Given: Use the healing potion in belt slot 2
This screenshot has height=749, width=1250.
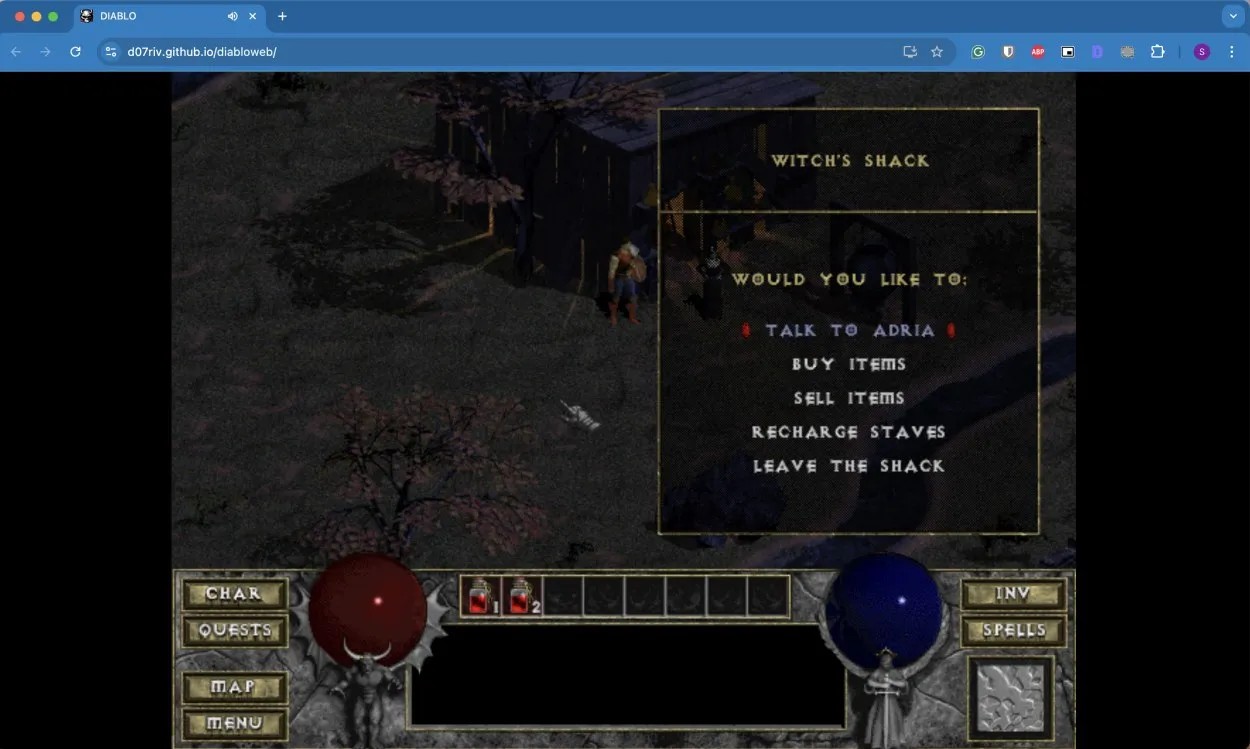Looking at the screenshot, I should point(522,596).
